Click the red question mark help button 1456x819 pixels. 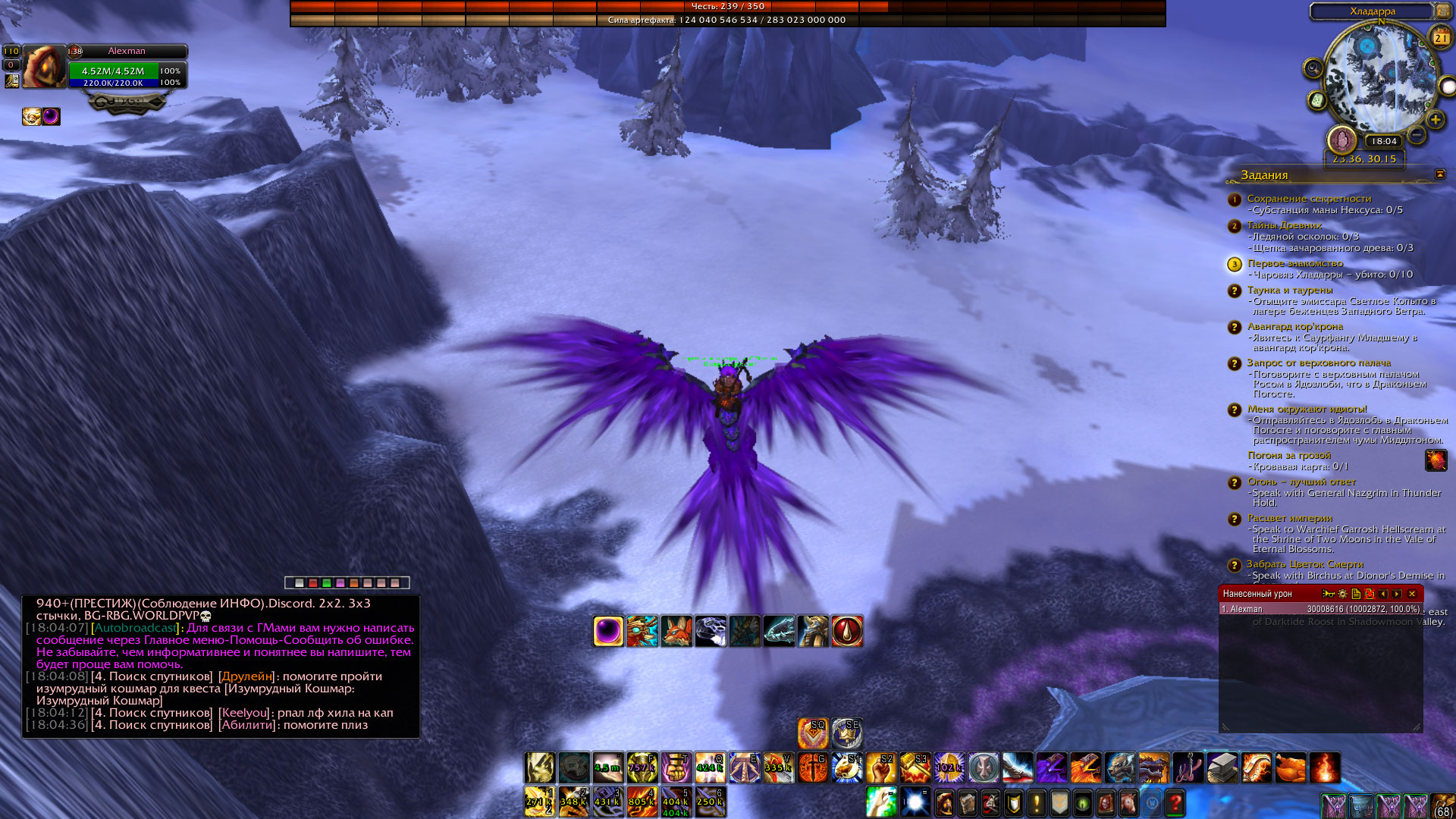pos(1175,802)
